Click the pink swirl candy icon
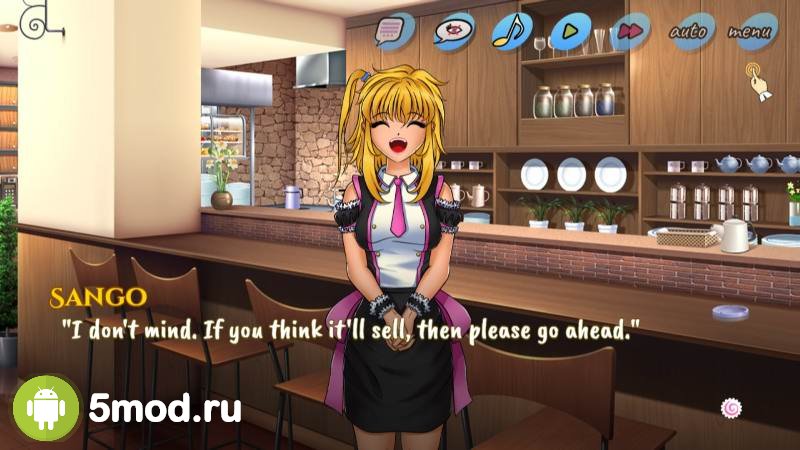 coord(731,407)
